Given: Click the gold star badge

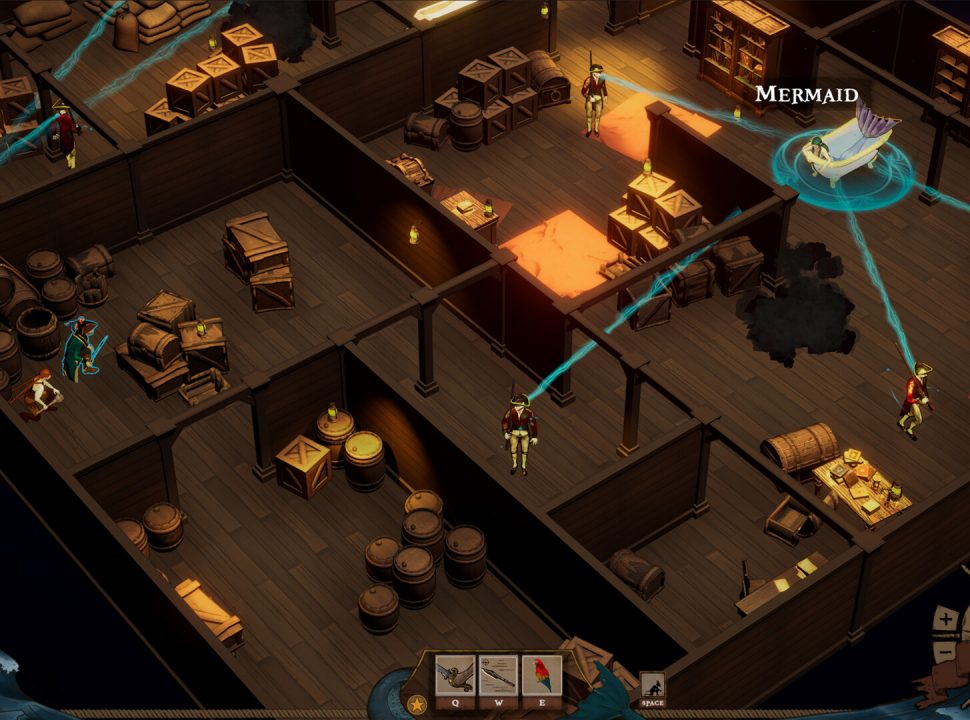Looking at the screenshot, I should pyautogui.click(x=415, y=704).
